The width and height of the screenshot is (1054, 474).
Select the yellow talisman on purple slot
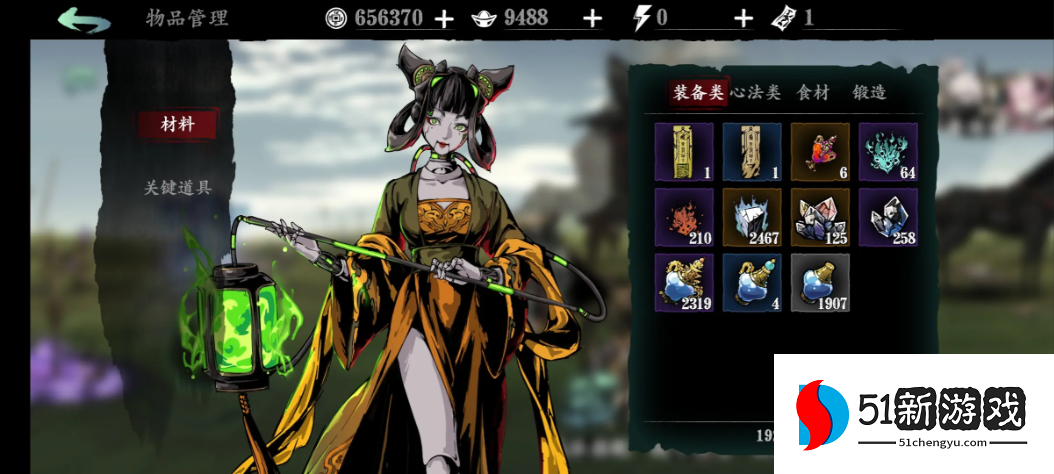[x=684, y=152]
